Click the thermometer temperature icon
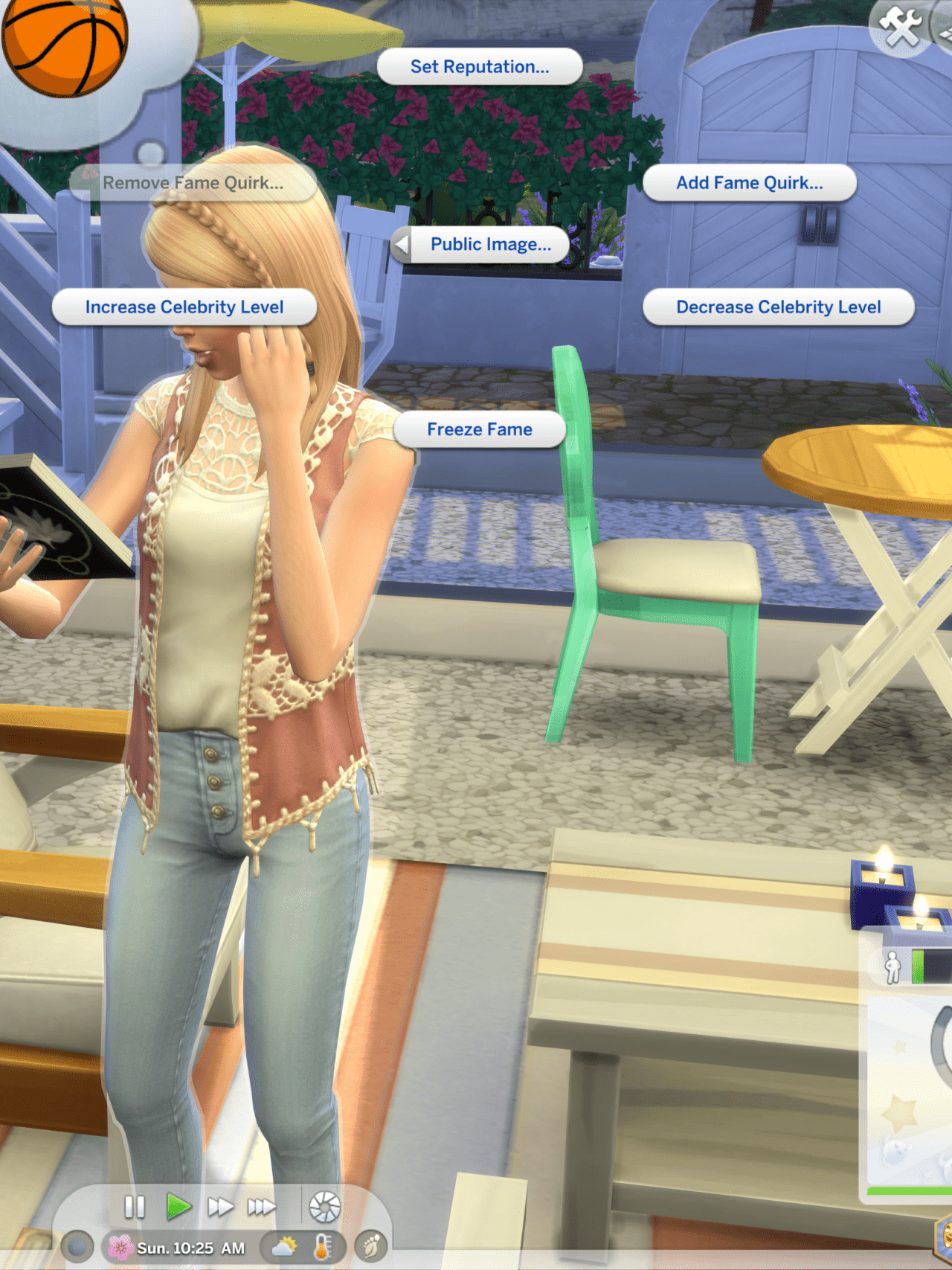 [320, 1245]
